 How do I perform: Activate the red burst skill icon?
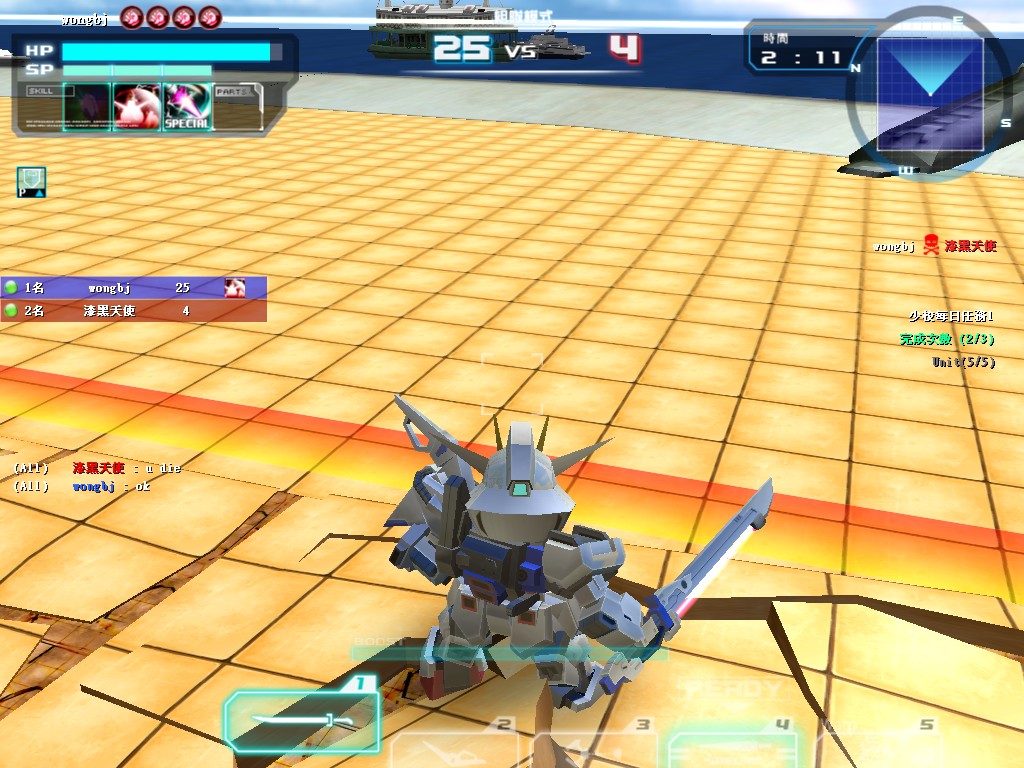click(137, 106)
